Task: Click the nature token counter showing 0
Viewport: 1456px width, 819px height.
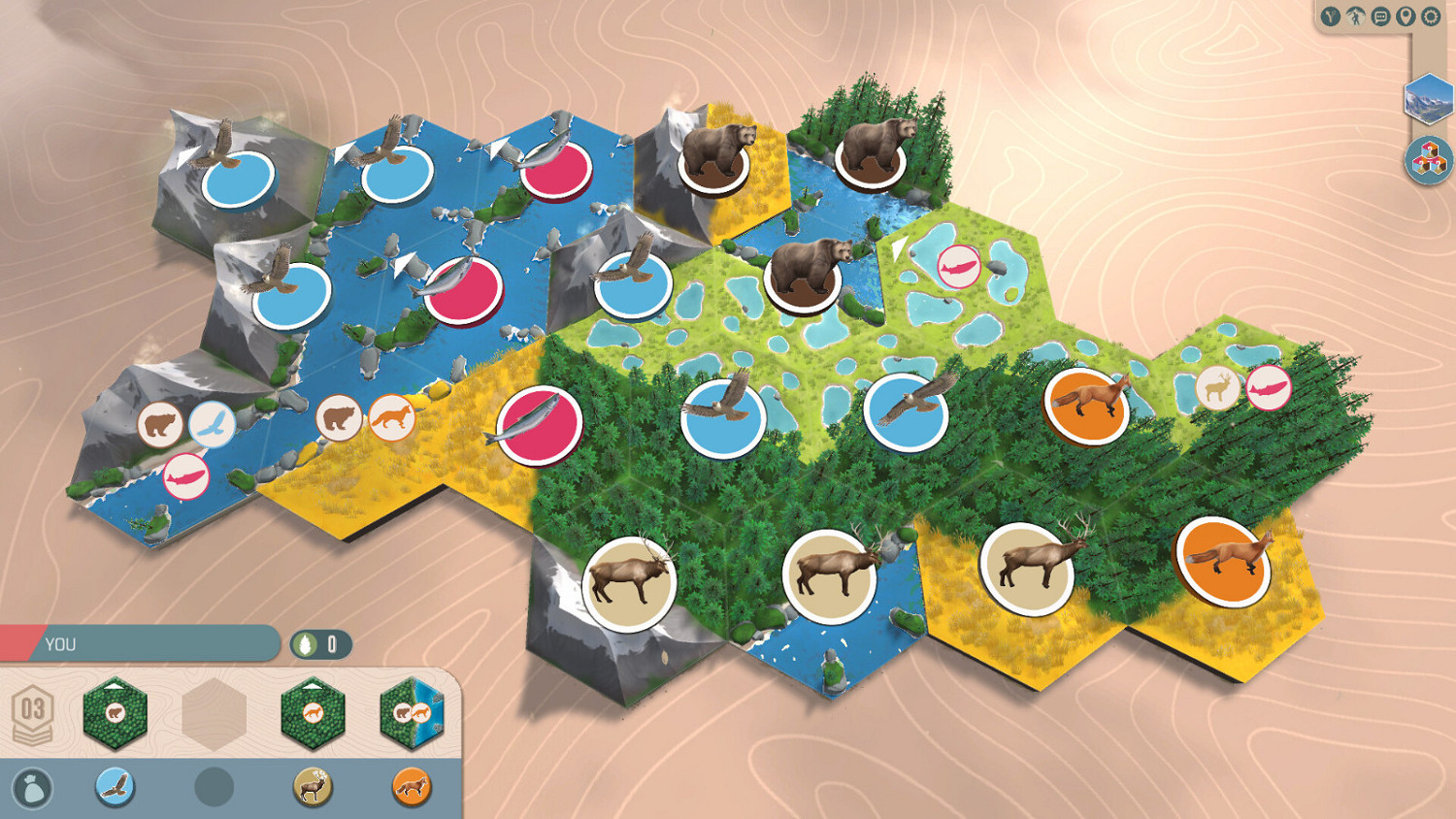Action: tap(323, 644)
